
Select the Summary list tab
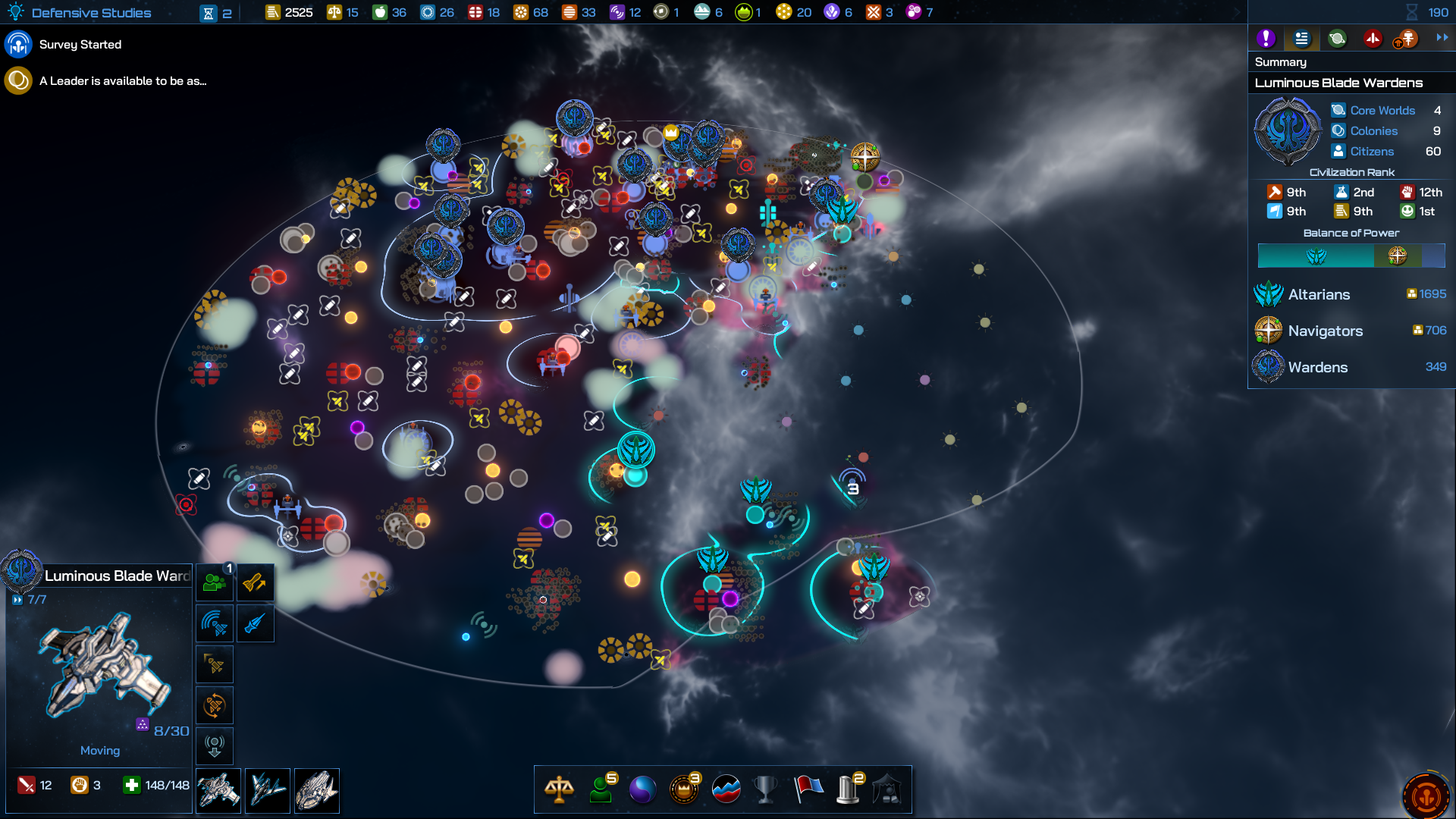click(1301, 39)
